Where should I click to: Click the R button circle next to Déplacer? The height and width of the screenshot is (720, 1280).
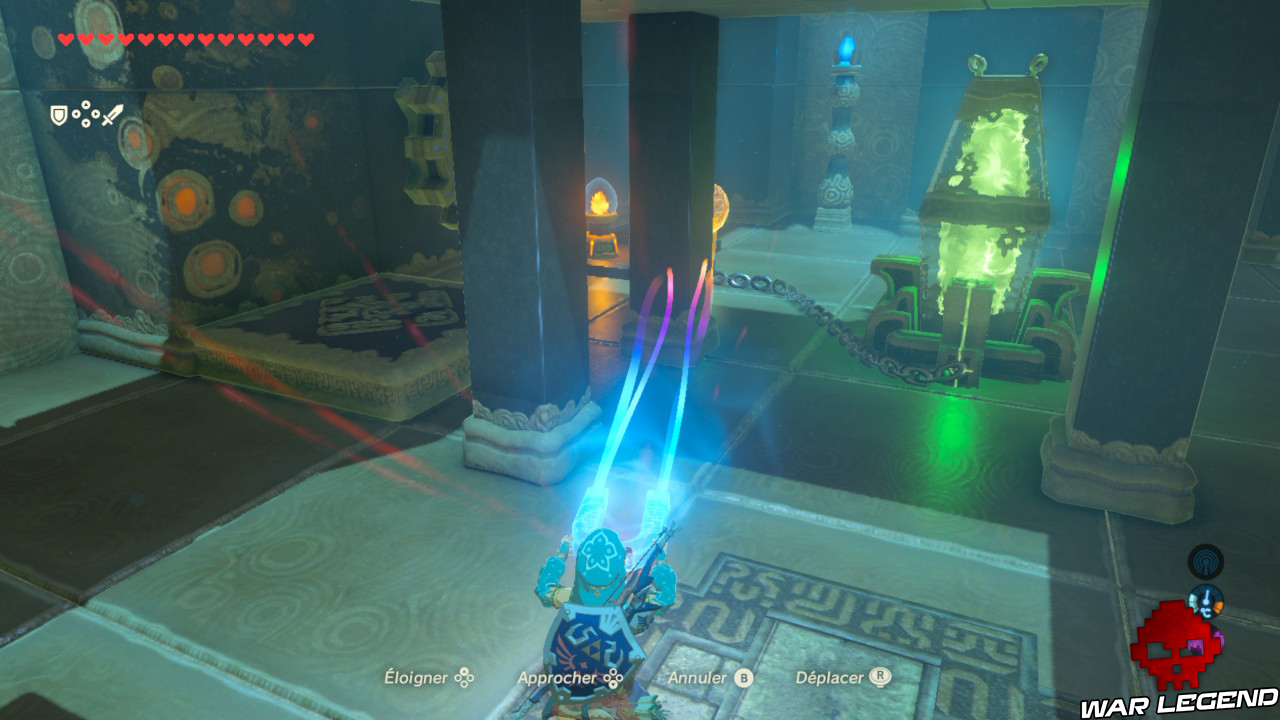coord(882,677)
